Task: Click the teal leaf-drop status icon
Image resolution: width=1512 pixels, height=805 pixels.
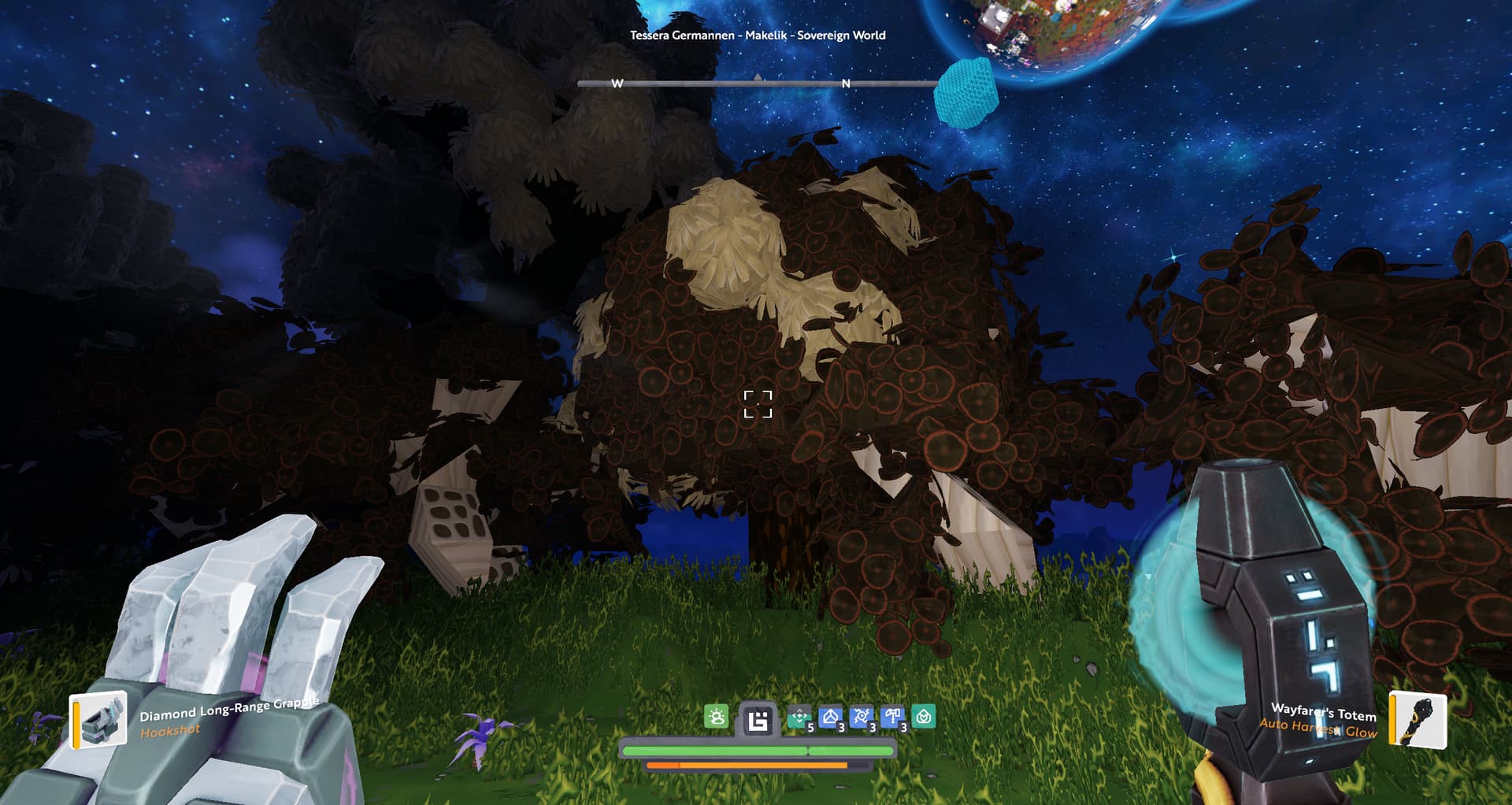Action: [x=924, y=717]
